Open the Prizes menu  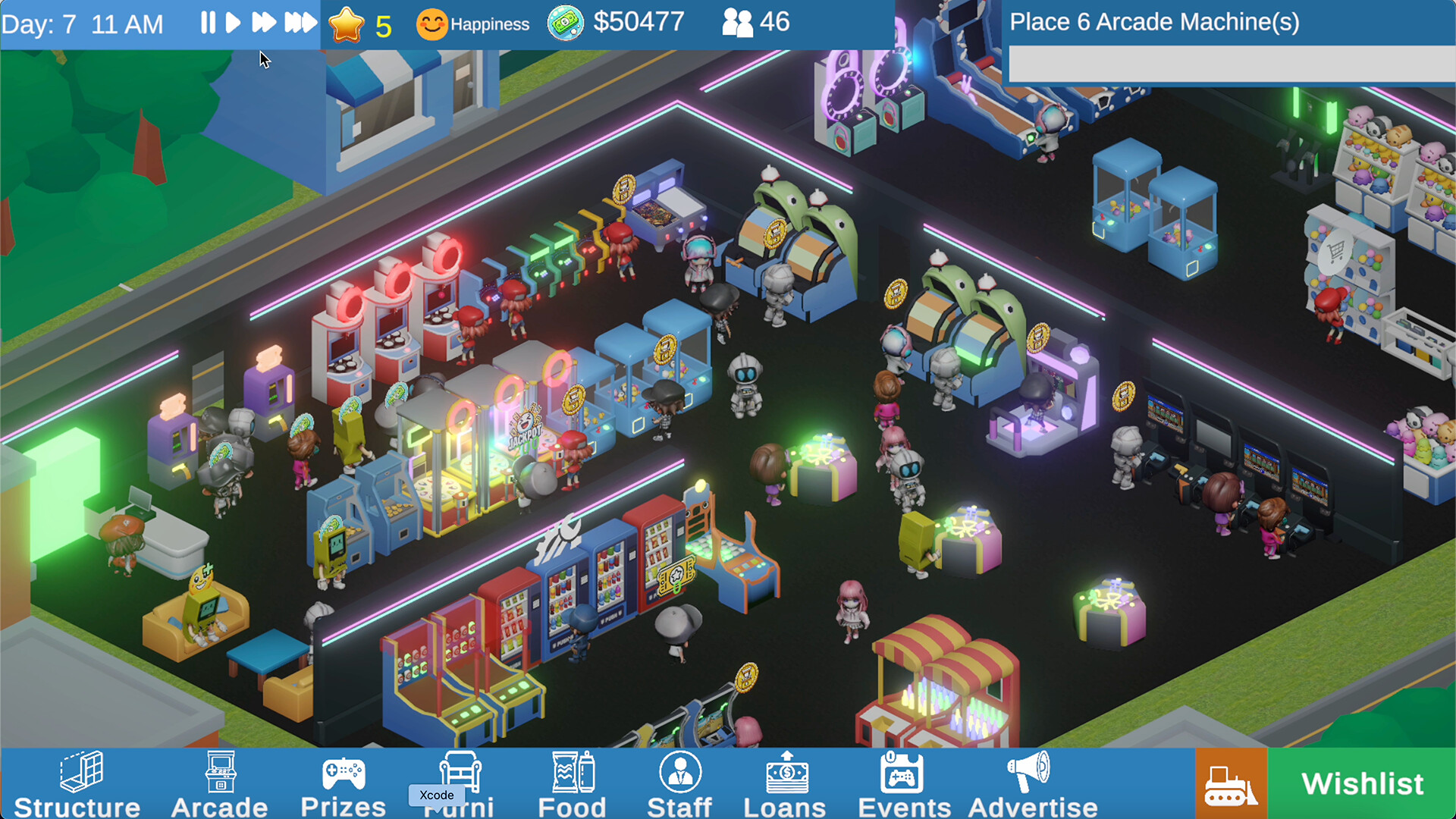pos(344,781)
